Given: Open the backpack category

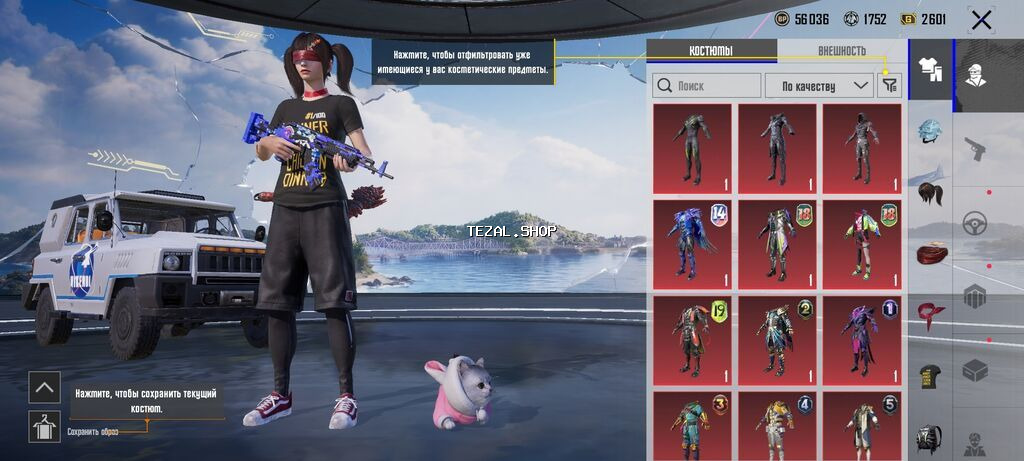Looking at the screenshot, I should click(931, 439).
